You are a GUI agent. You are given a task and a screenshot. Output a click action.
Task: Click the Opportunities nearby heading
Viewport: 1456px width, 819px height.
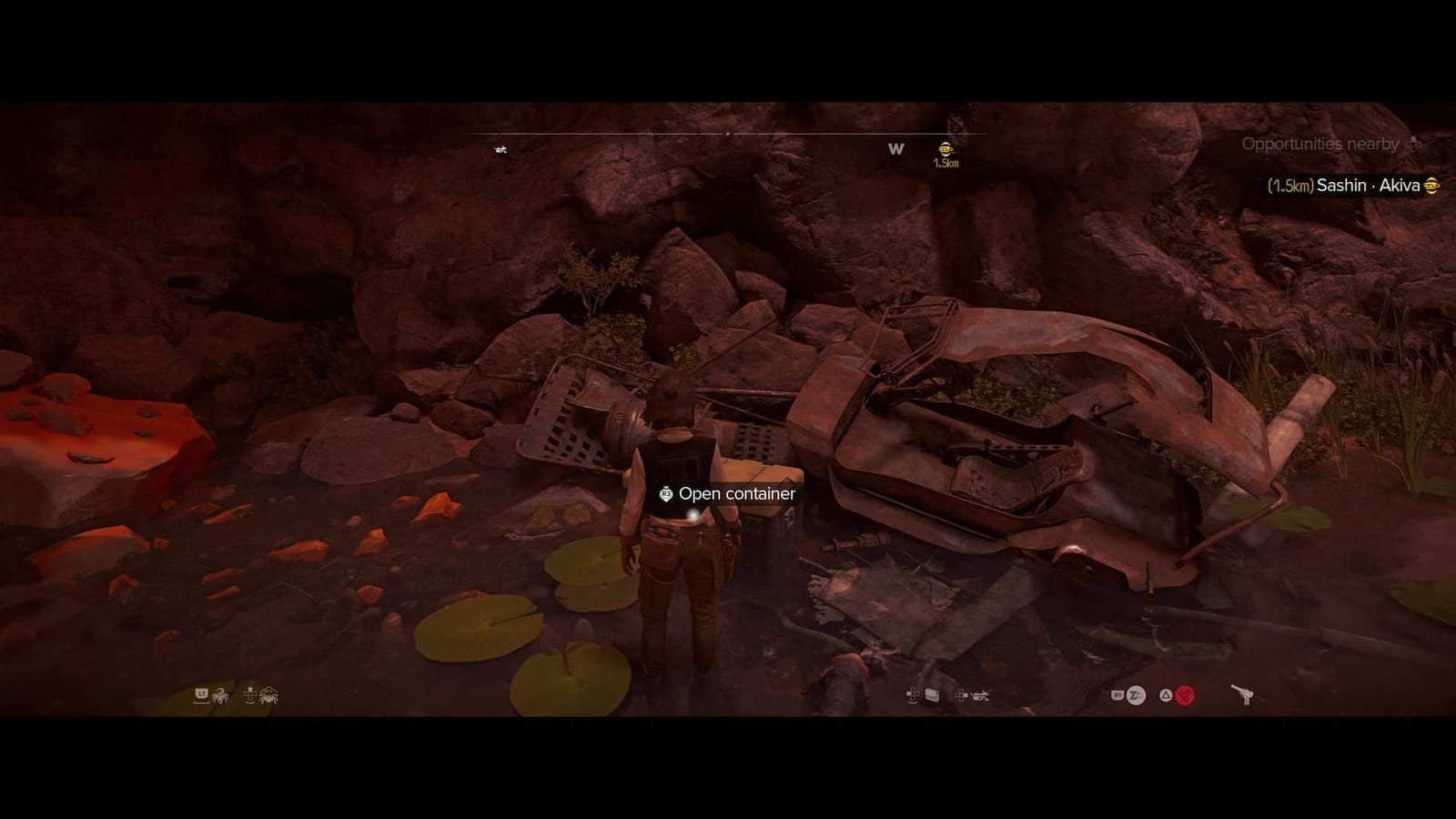pyautogui.click(x=1321, y=142)
